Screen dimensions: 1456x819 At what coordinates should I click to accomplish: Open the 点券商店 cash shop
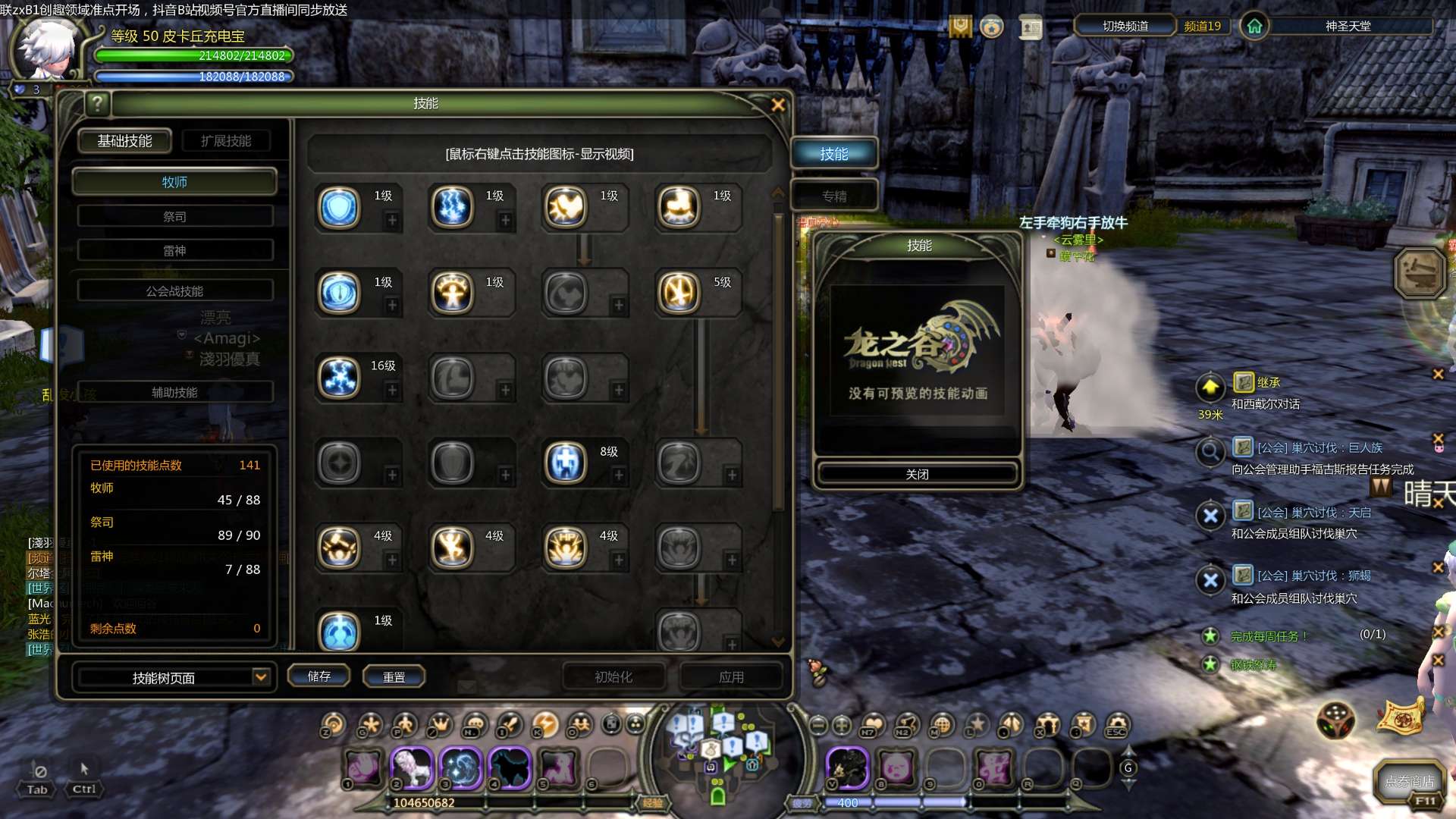click(1409, 781)
